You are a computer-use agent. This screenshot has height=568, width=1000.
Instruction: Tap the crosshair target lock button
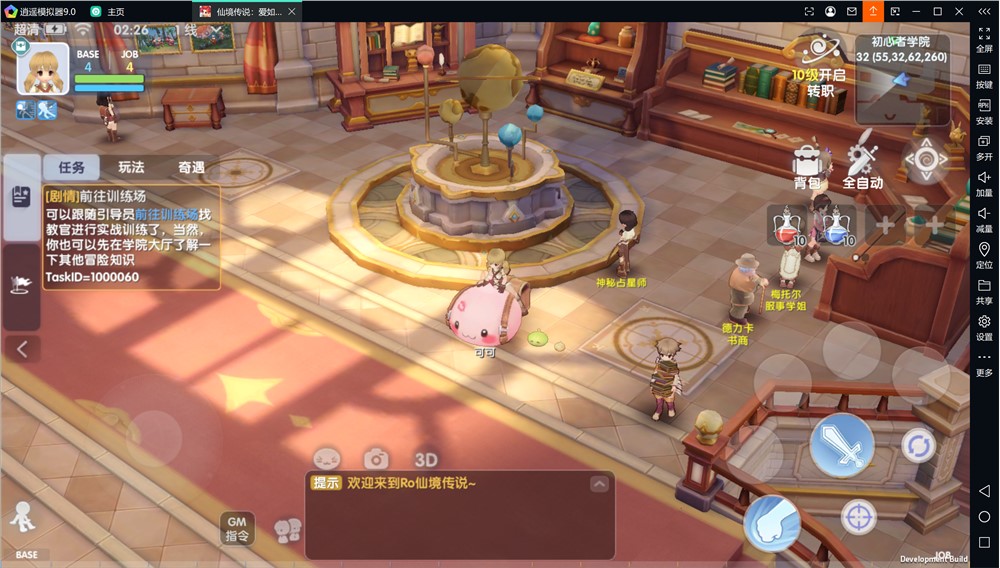tap(858, 517)
